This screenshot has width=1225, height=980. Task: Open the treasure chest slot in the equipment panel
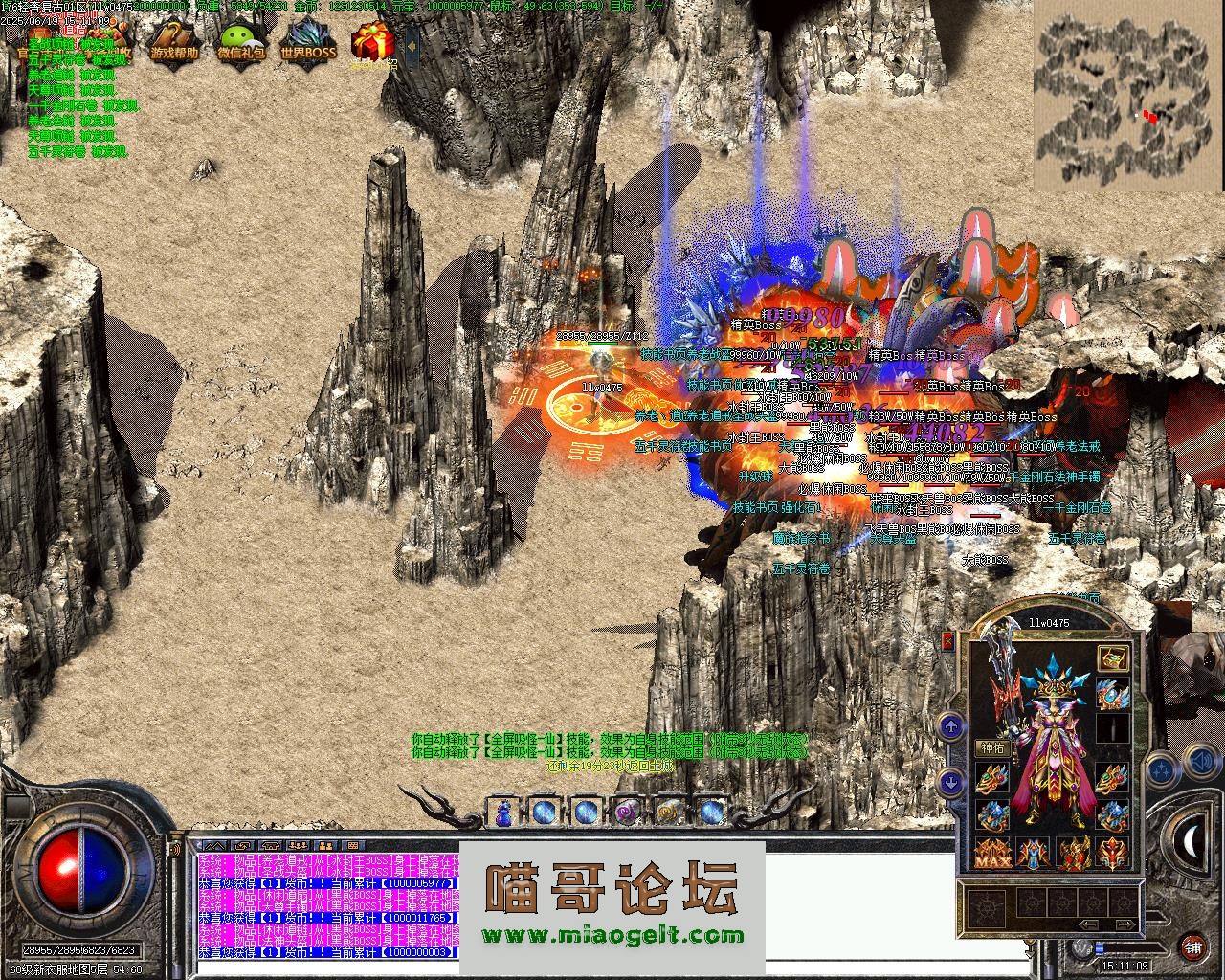[1112, 657]
